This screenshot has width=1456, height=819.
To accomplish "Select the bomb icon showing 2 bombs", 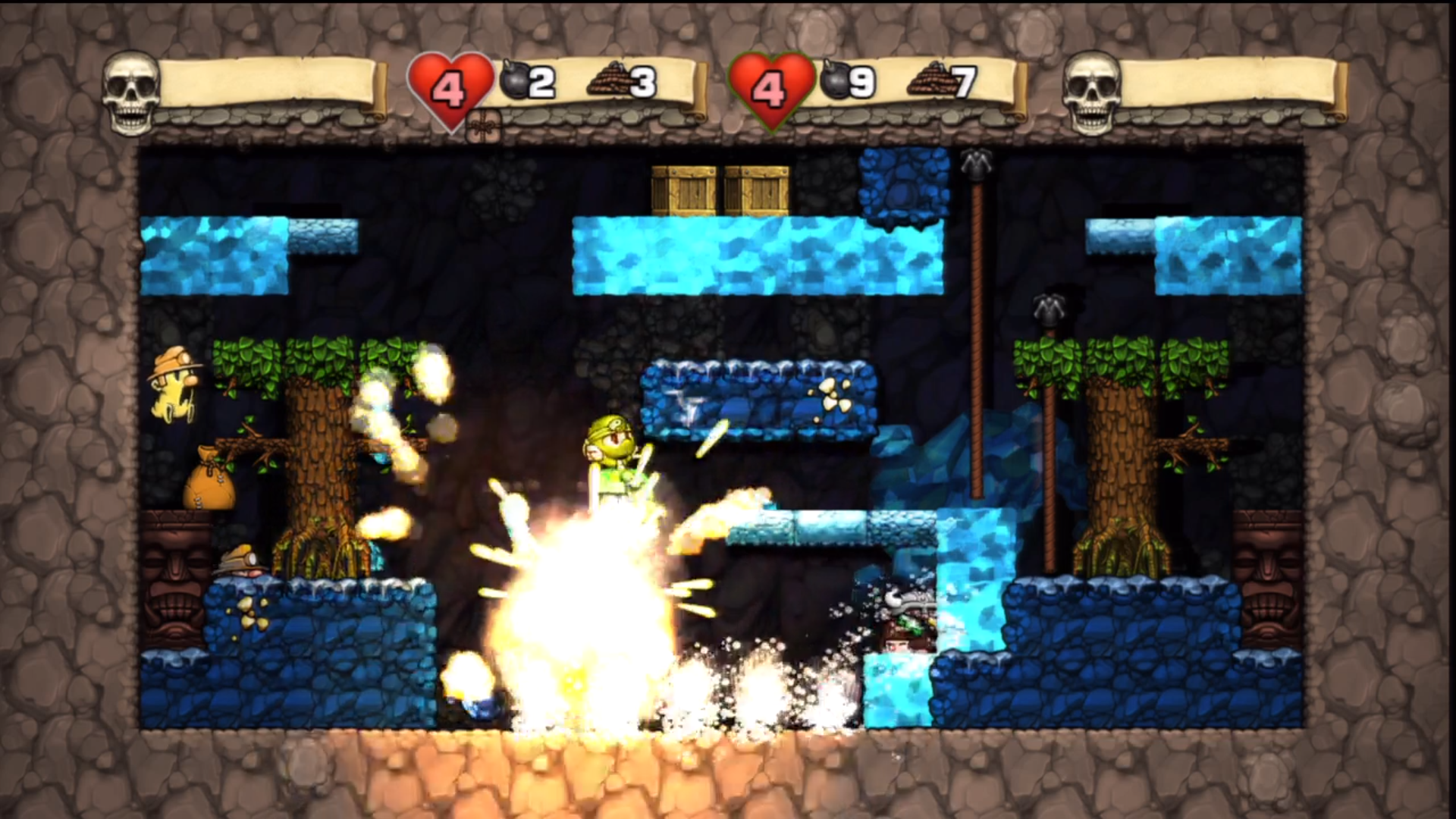I will pos(516,80).
